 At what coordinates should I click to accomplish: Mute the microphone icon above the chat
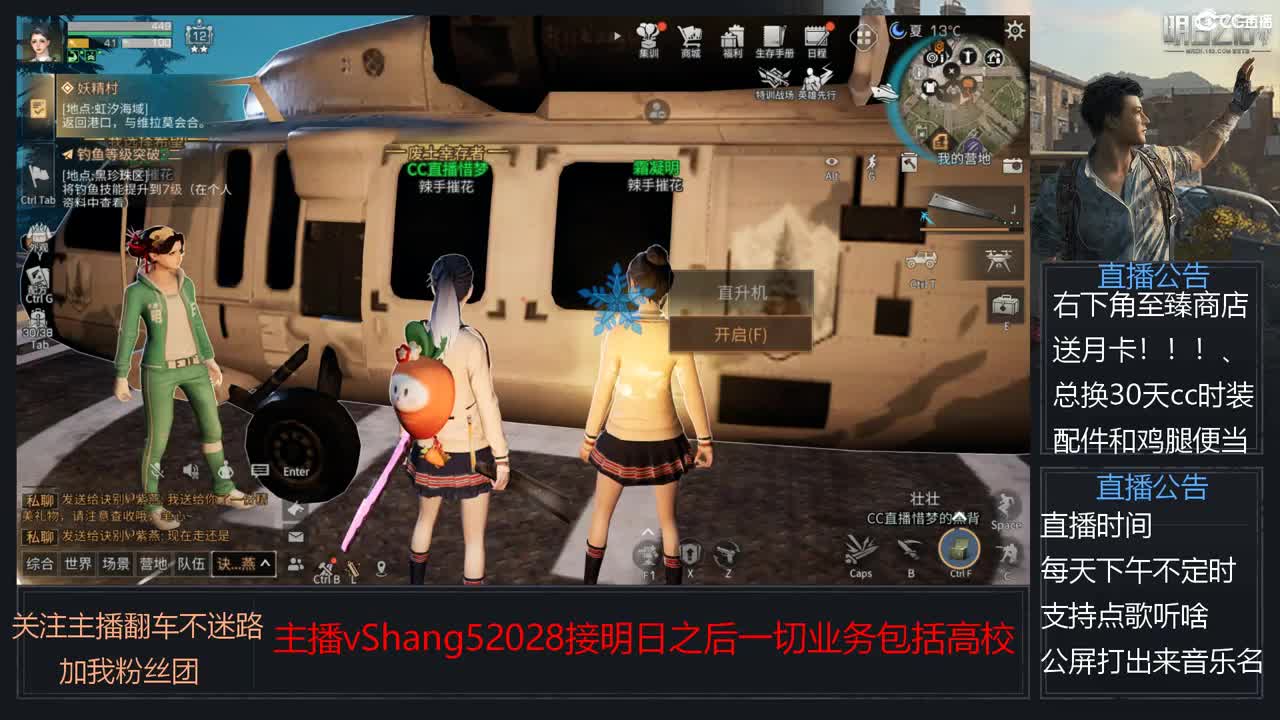point(157,470)
